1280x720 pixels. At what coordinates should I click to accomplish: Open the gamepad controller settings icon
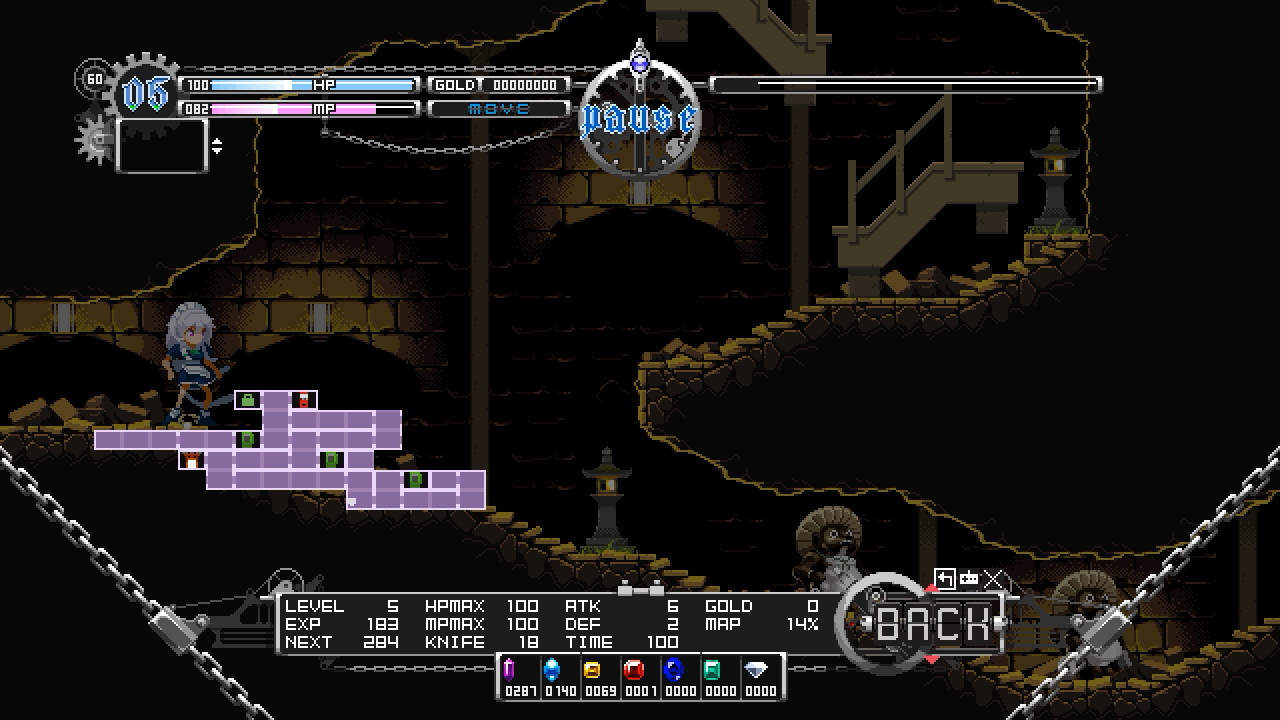[x=968, y=578]
